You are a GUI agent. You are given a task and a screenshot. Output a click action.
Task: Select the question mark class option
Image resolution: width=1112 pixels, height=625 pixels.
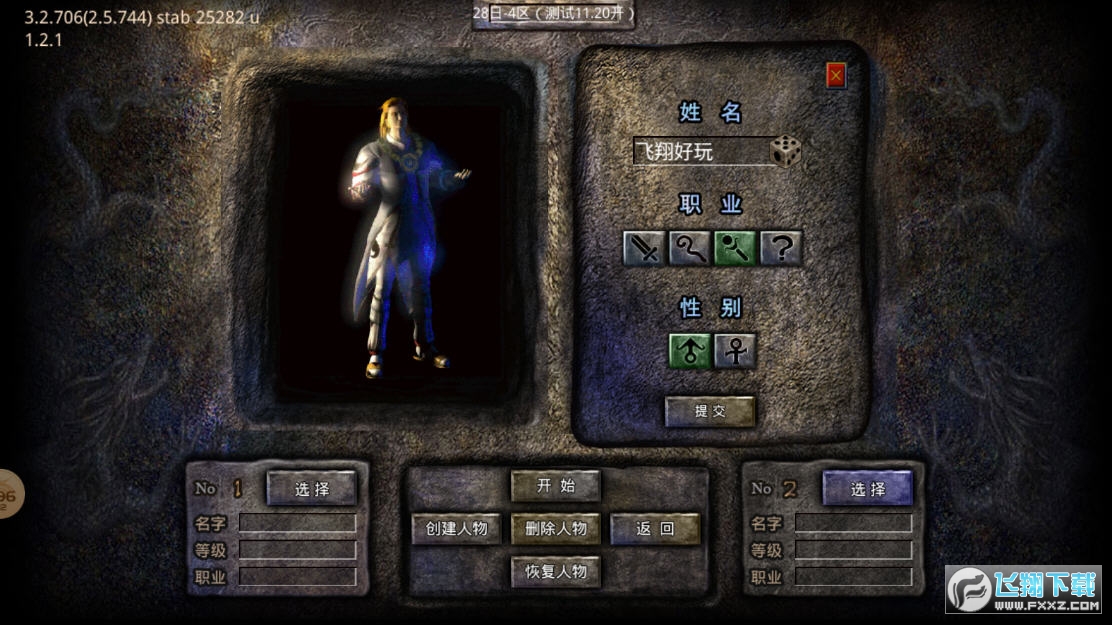point(781,248)
